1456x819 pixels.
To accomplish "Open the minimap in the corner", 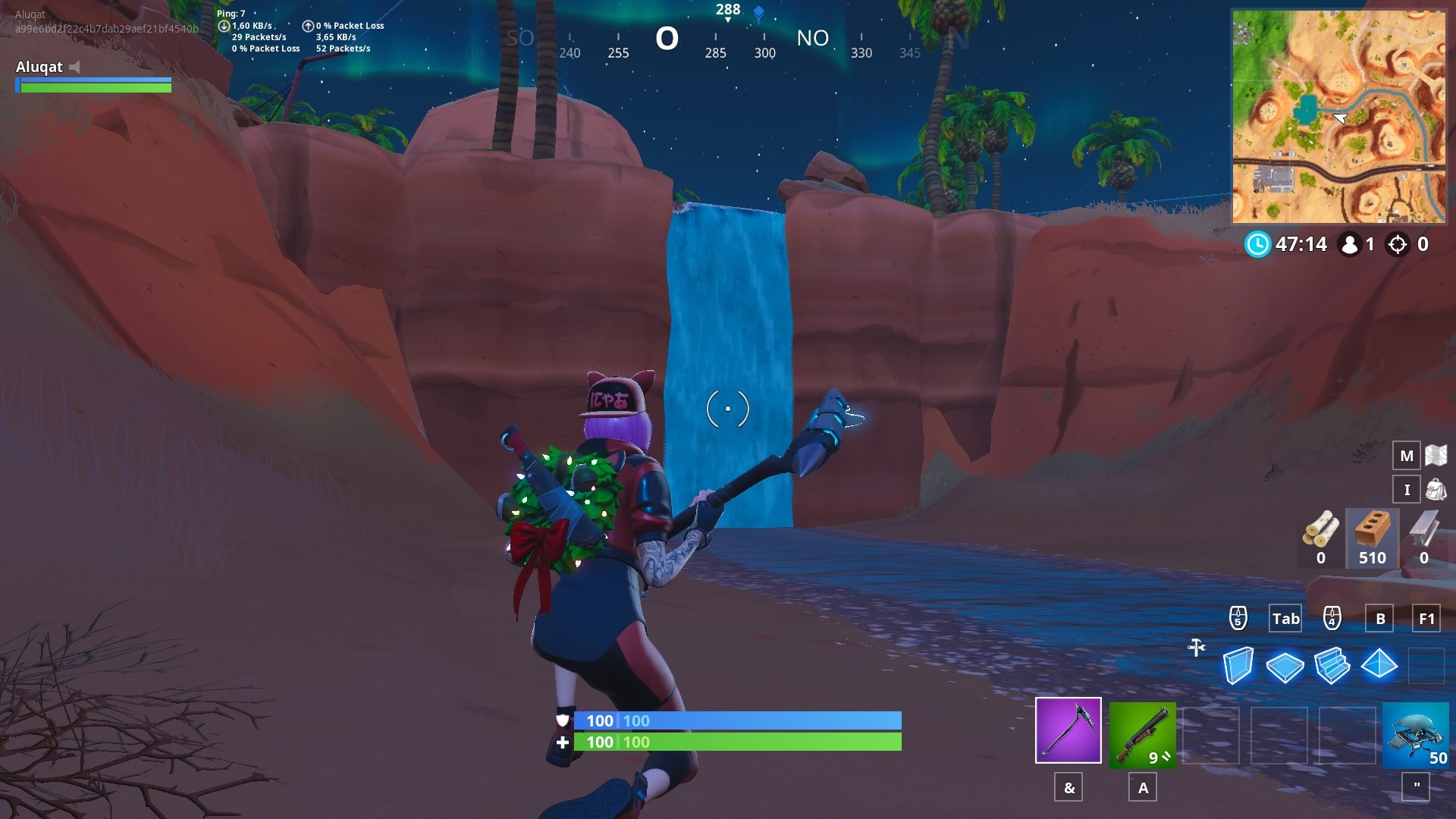I will (1338, 116).
